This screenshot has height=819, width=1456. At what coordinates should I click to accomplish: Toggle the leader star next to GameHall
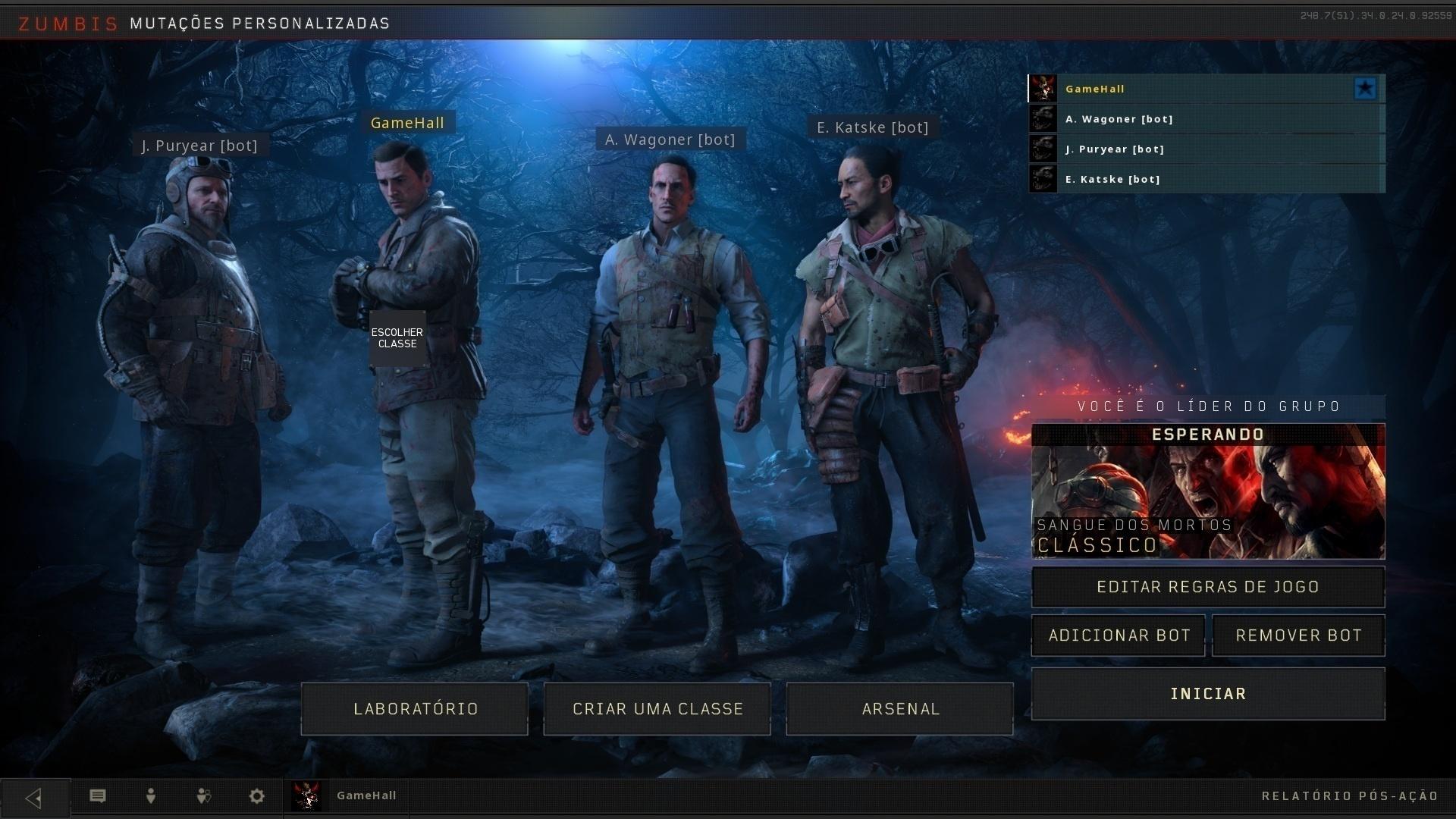tap(1365, 87)
